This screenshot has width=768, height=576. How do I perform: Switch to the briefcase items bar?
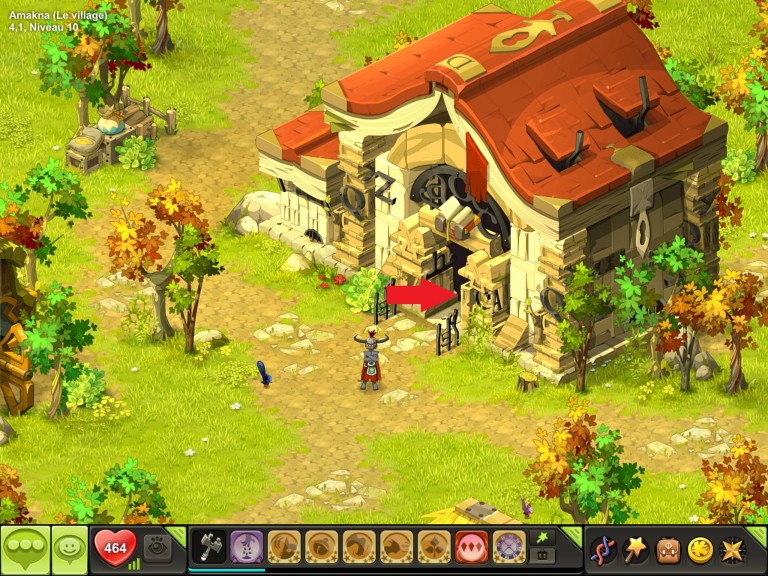pos(543,556)
